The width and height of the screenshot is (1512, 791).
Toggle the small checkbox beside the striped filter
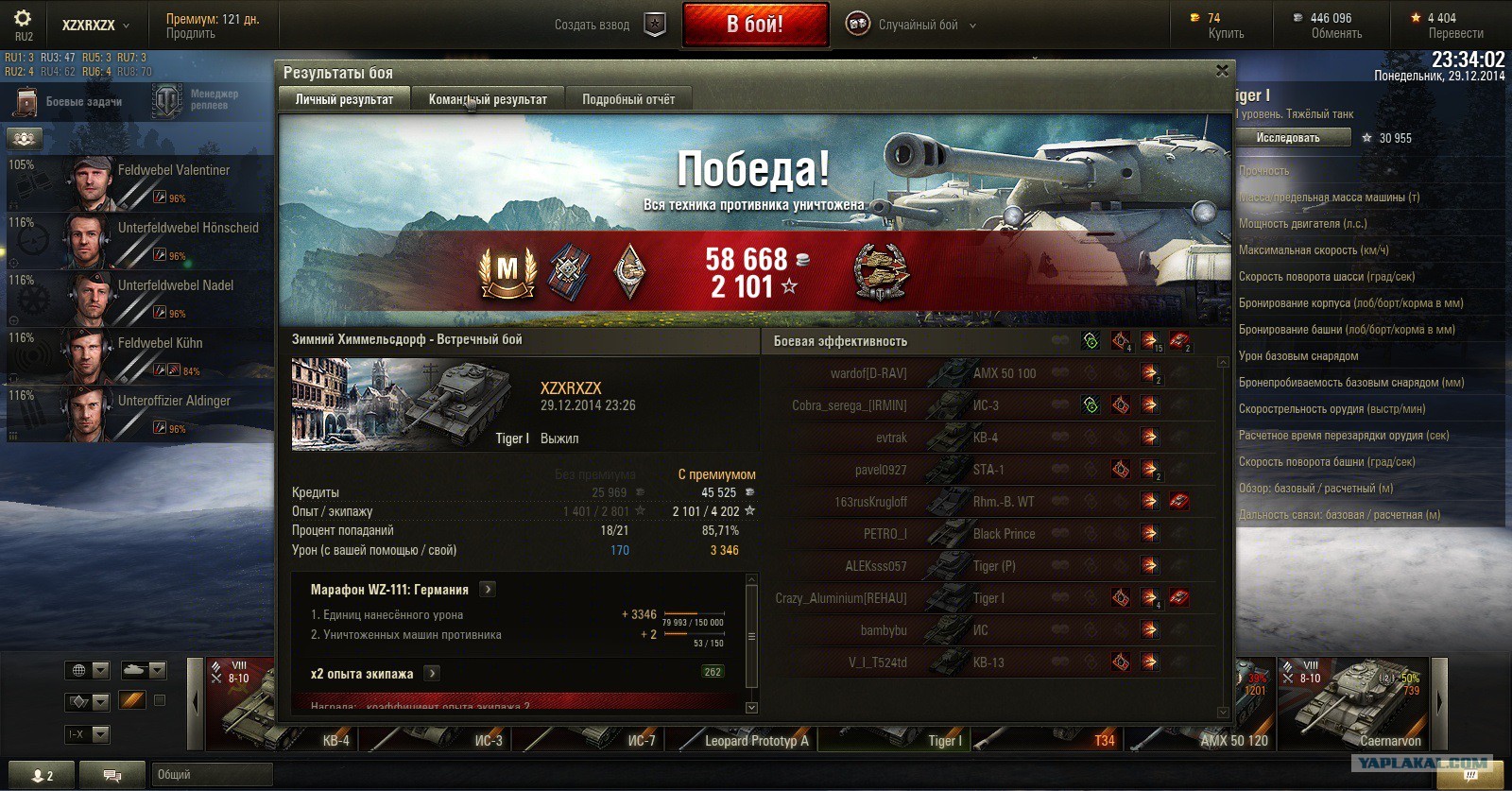pyautogui.click(x=159, y=699)
